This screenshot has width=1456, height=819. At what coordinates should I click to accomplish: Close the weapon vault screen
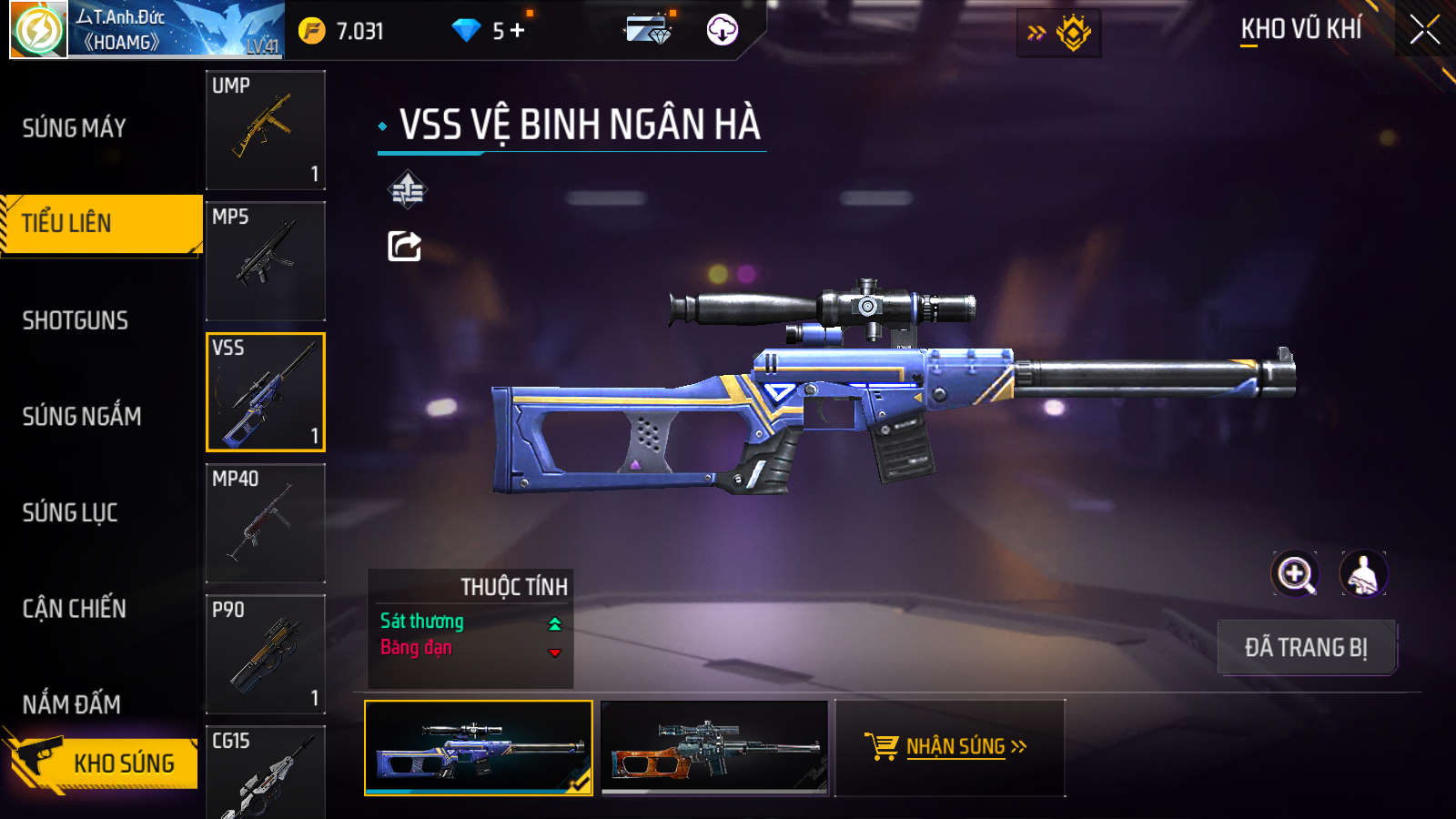1424,30
